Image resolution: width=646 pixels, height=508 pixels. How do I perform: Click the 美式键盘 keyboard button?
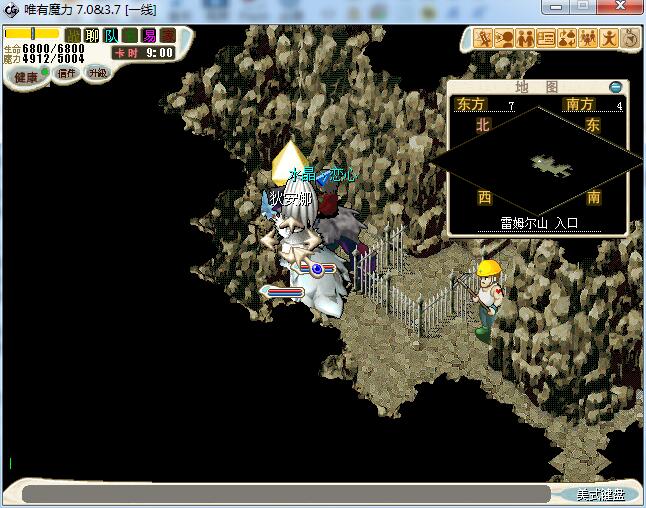tap(600, 494)
